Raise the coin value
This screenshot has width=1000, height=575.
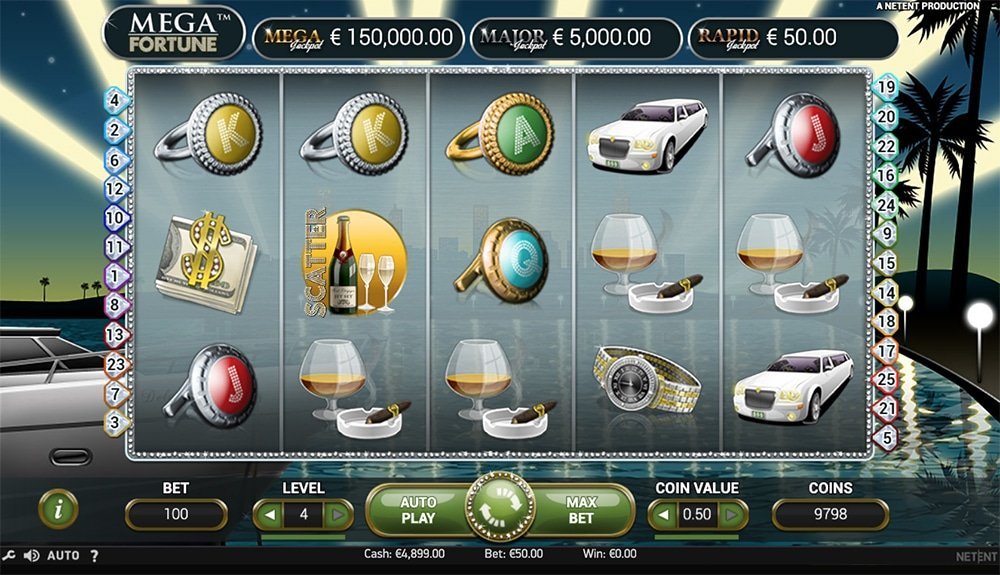[733, 515]
